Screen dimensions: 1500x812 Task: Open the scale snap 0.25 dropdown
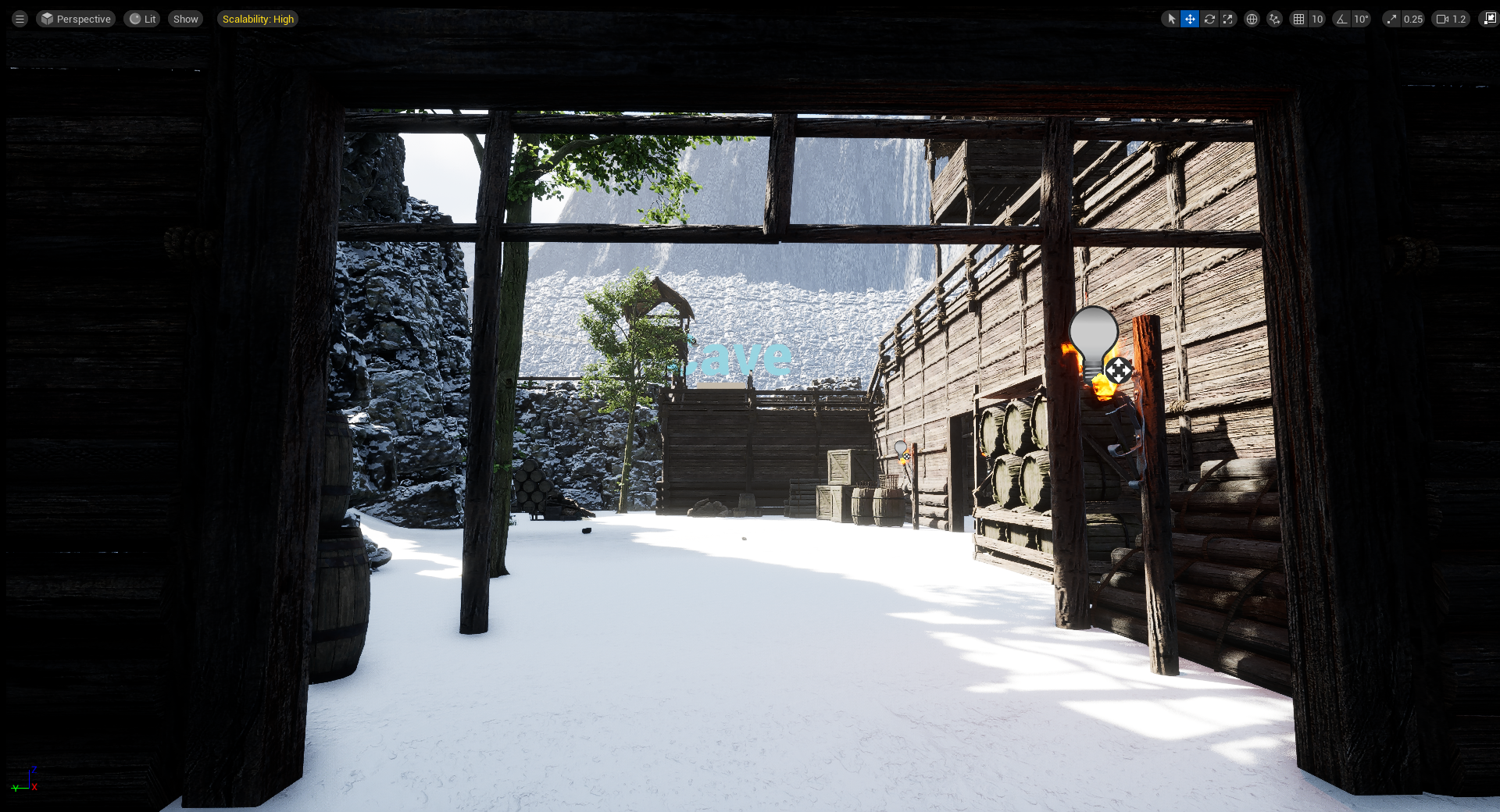tap(1412, 19)
